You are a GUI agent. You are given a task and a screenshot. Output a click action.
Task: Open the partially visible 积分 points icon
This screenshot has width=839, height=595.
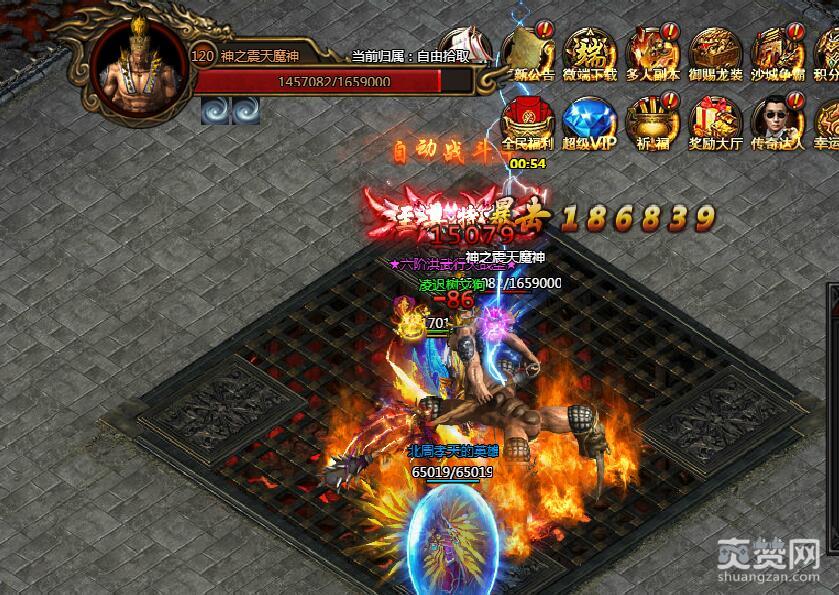827,50
